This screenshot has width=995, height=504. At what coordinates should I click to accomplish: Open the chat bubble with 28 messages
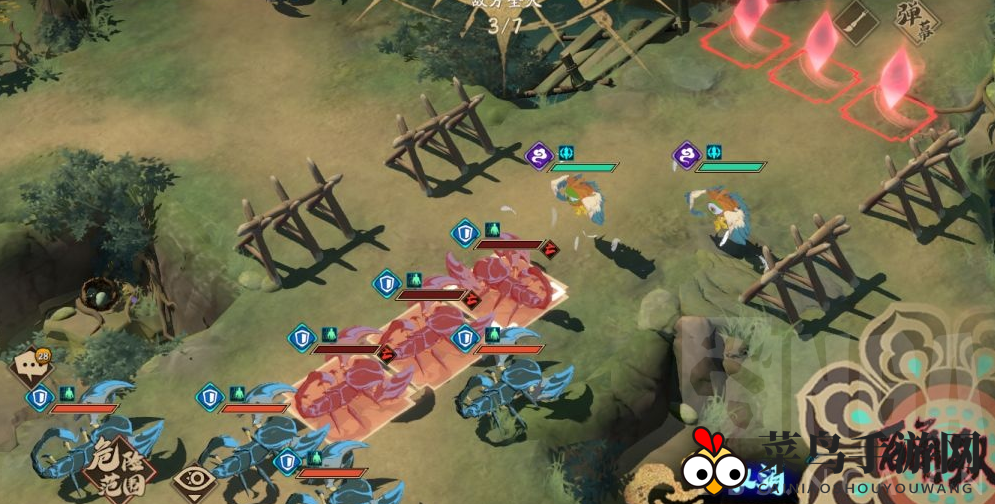30,365
